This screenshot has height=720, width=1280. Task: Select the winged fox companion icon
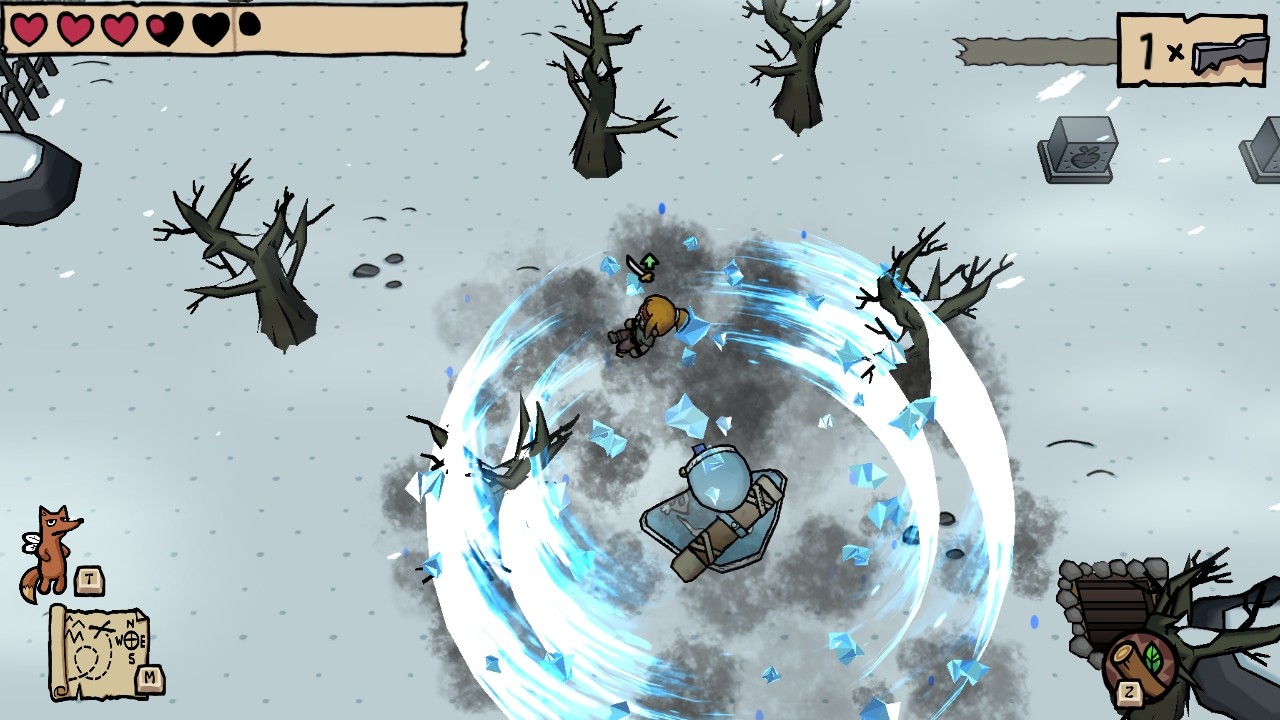point(51,551)
